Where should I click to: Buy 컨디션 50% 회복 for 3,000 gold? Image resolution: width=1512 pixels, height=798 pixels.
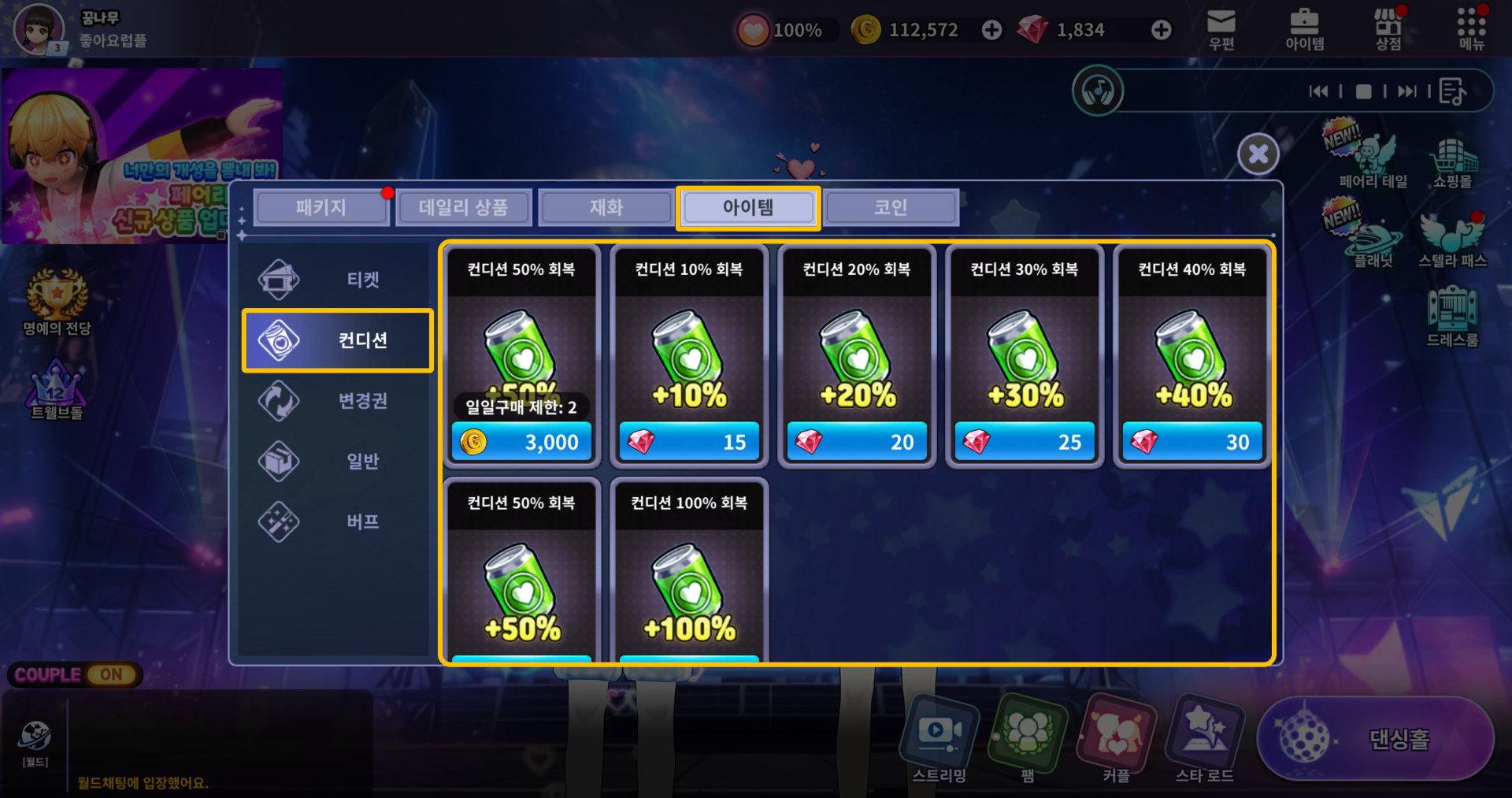click(521, 442)
